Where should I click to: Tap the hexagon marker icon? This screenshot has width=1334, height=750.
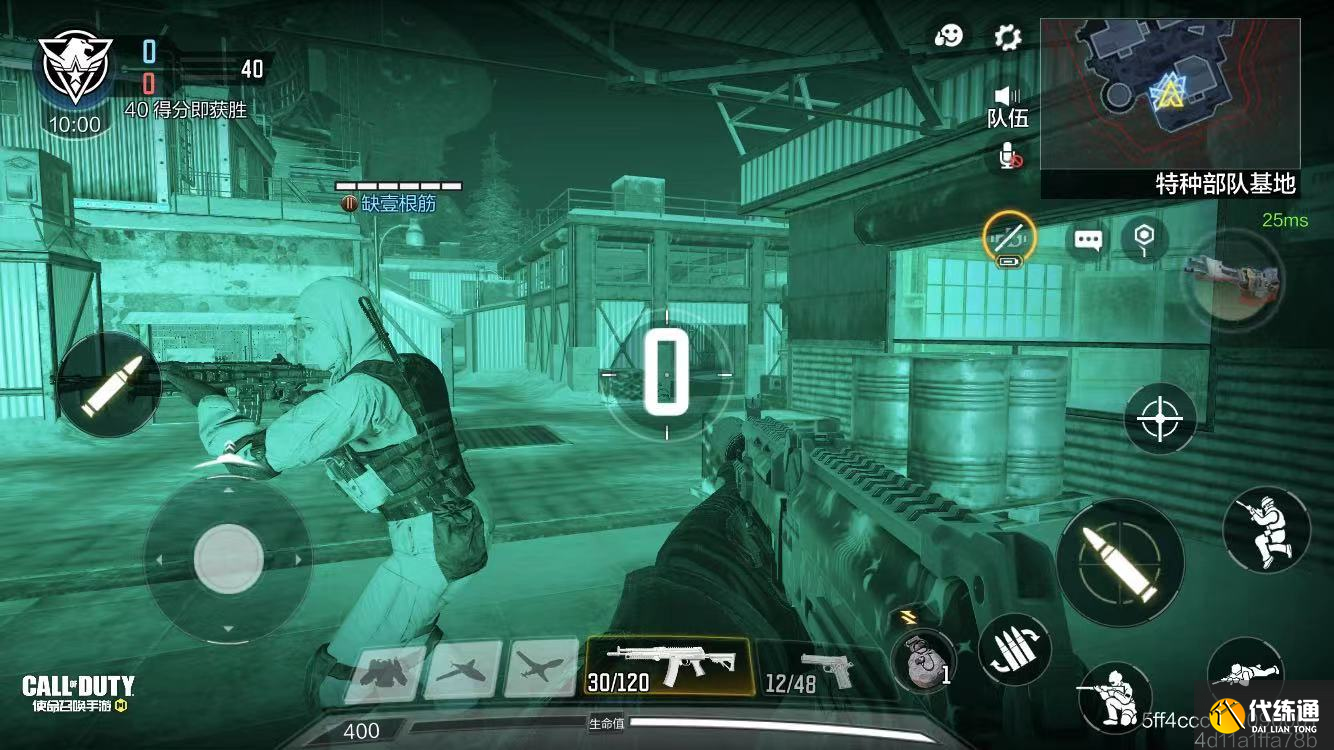pyautogui.click(x=1143, y=239)
